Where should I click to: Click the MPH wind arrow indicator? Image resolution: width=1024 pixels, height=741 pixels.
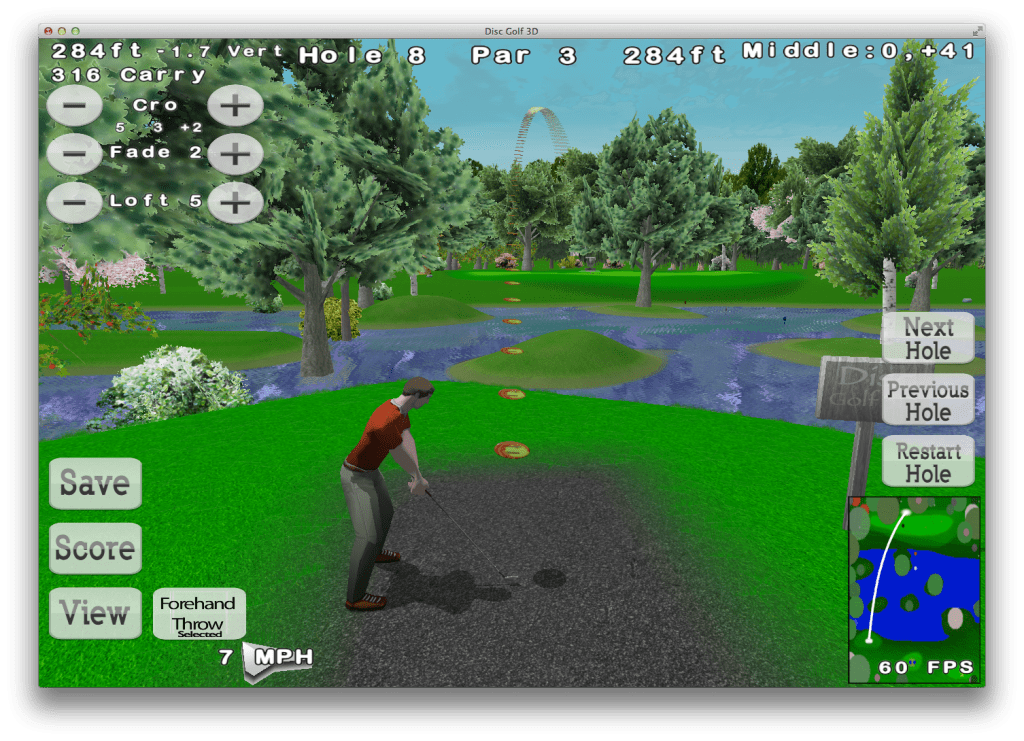click(x=270, y=660)
